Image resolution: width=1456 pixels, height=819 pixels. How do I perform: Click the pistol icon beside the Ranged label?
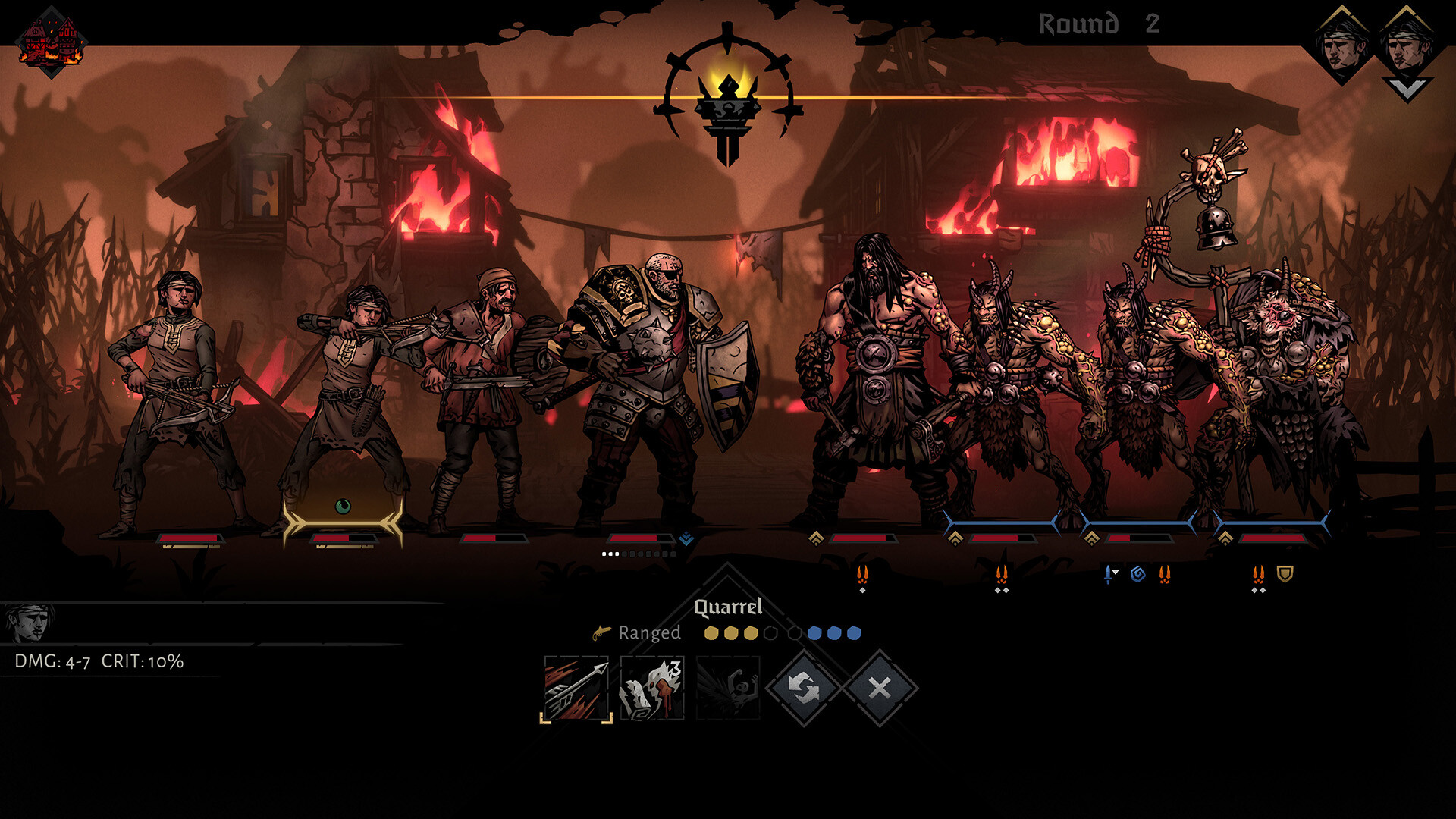(601, 634)
